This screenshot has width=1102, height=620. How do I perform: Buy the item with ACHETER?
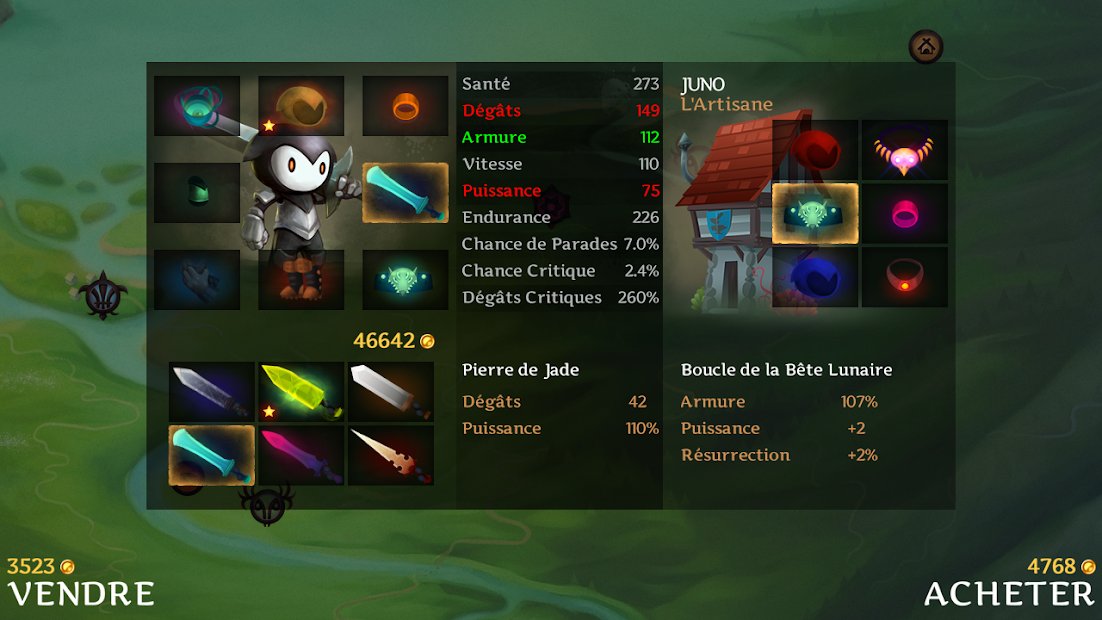pyautogui.click(x=1008, y=592)
